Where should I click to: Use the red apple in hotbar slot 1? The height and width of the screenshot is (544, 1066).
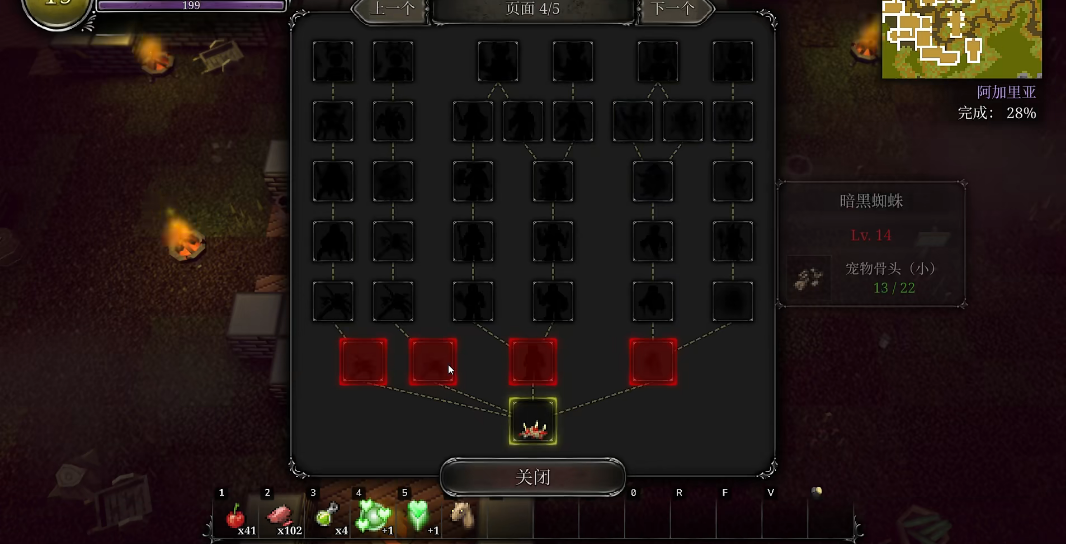click(x=236, y=516)
